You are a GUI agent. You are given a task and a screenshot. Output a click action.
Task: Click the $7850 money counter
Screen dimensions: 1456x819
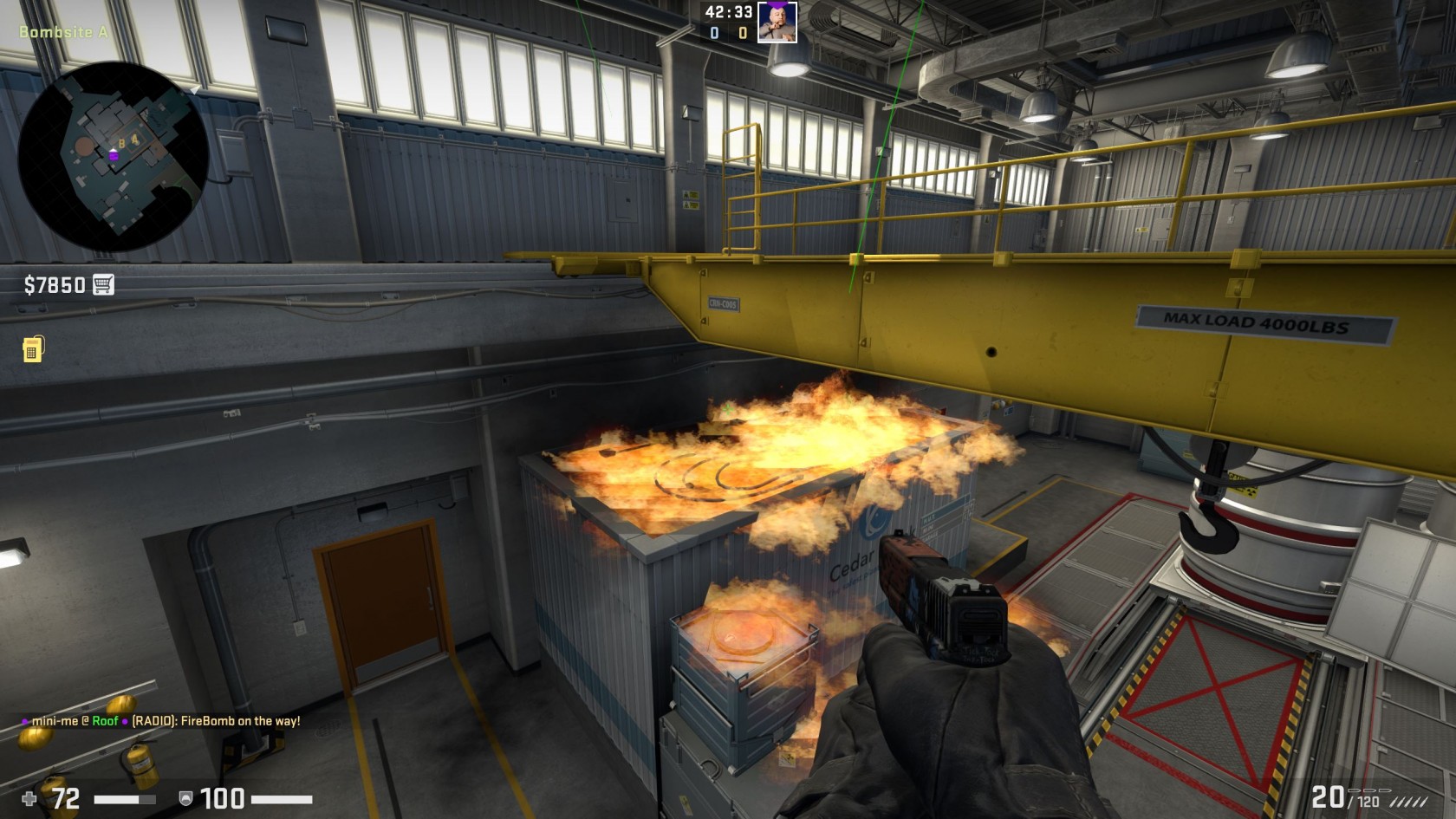[x=54, y=283]
